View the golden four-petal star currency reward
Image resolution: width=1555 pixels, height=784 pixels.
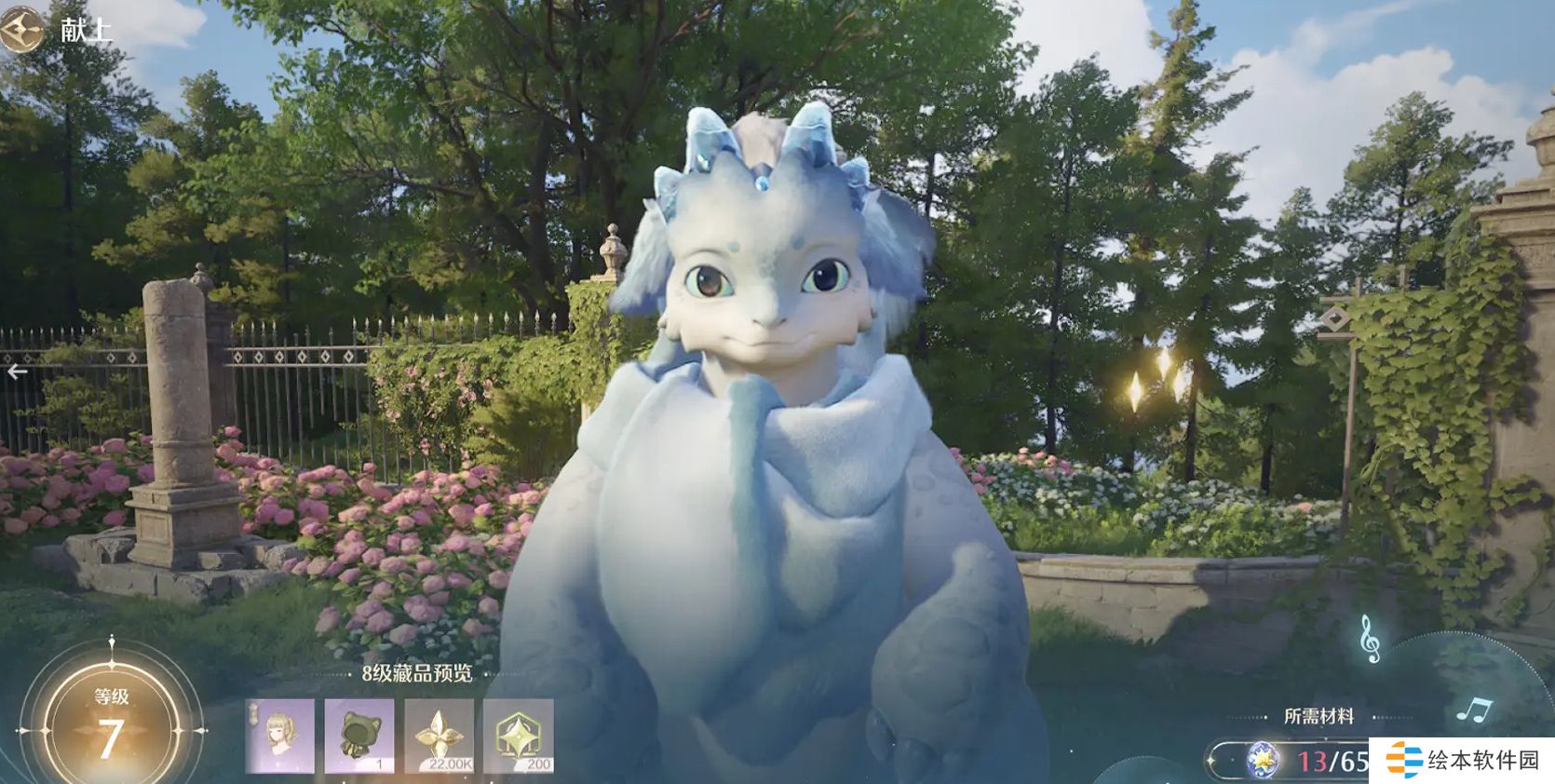pos(439,736)
